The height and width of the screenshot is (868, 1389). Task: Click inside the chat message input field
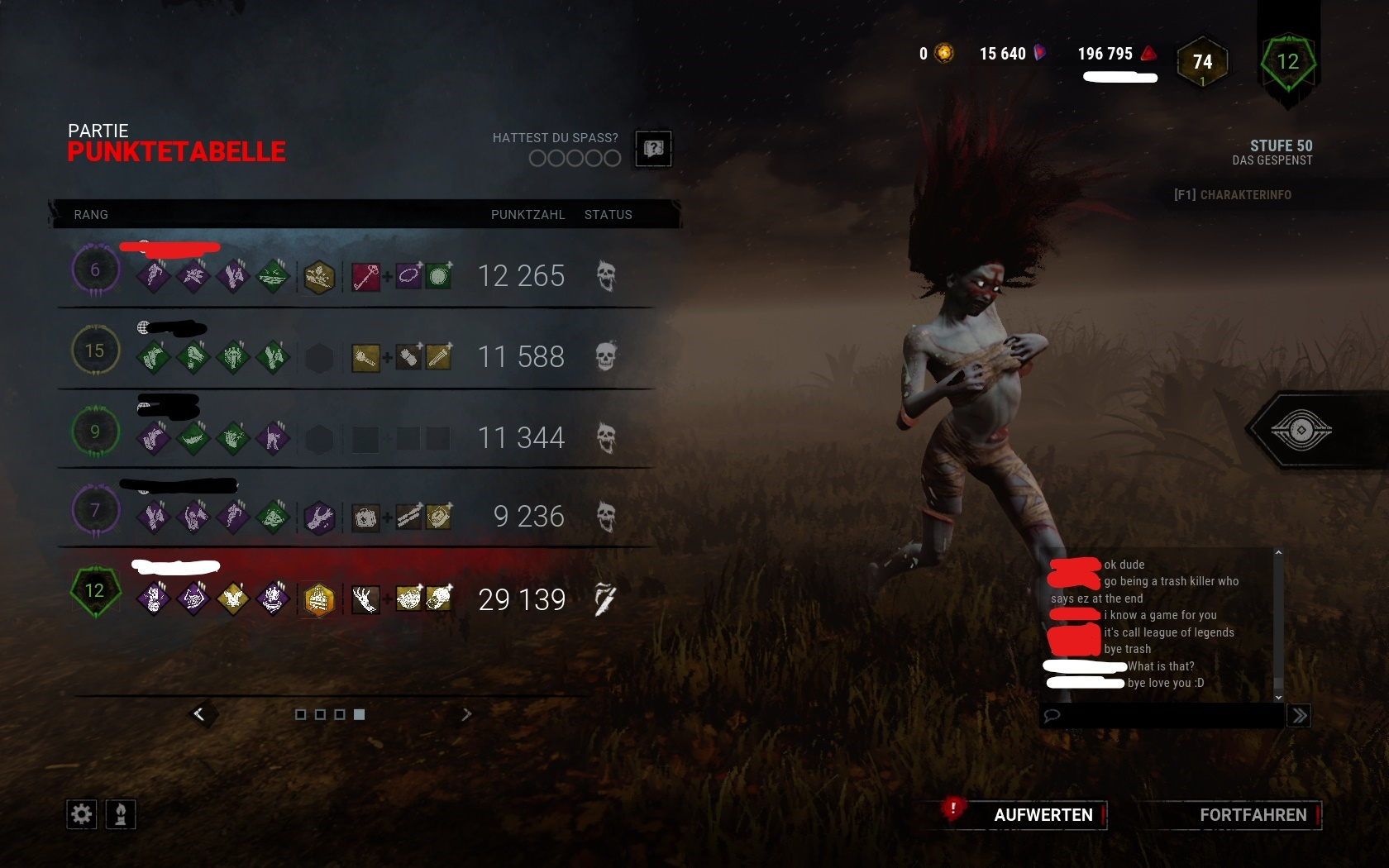(x=1157, y=716)
